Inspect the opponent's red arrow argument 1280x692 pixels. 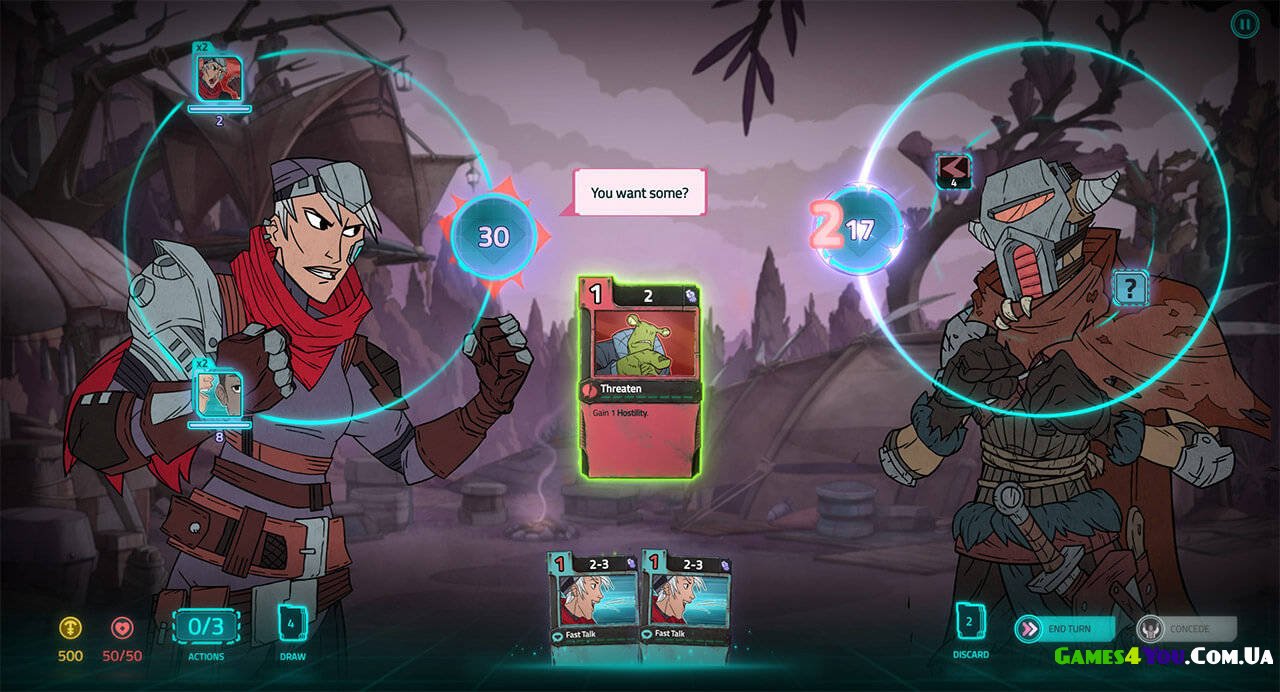click(953, 168)
